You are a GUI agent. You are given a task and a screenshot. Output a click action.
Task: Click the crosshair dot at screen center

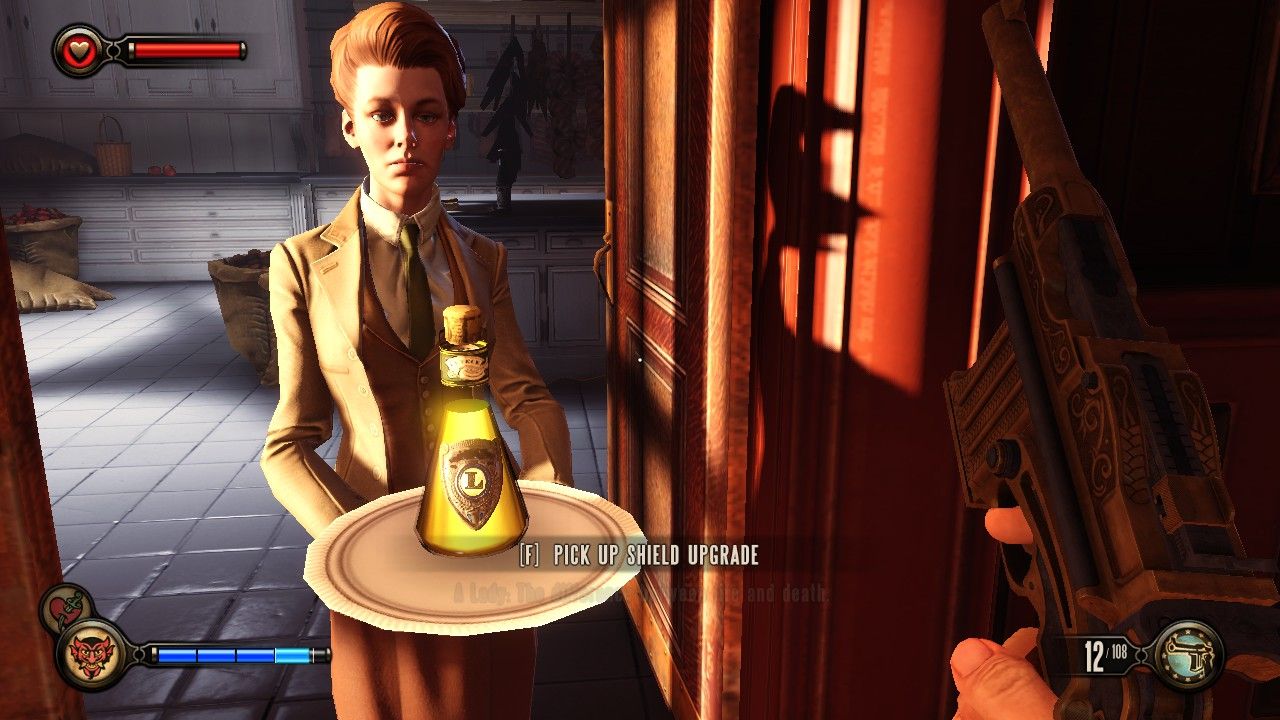coord(640,360)
